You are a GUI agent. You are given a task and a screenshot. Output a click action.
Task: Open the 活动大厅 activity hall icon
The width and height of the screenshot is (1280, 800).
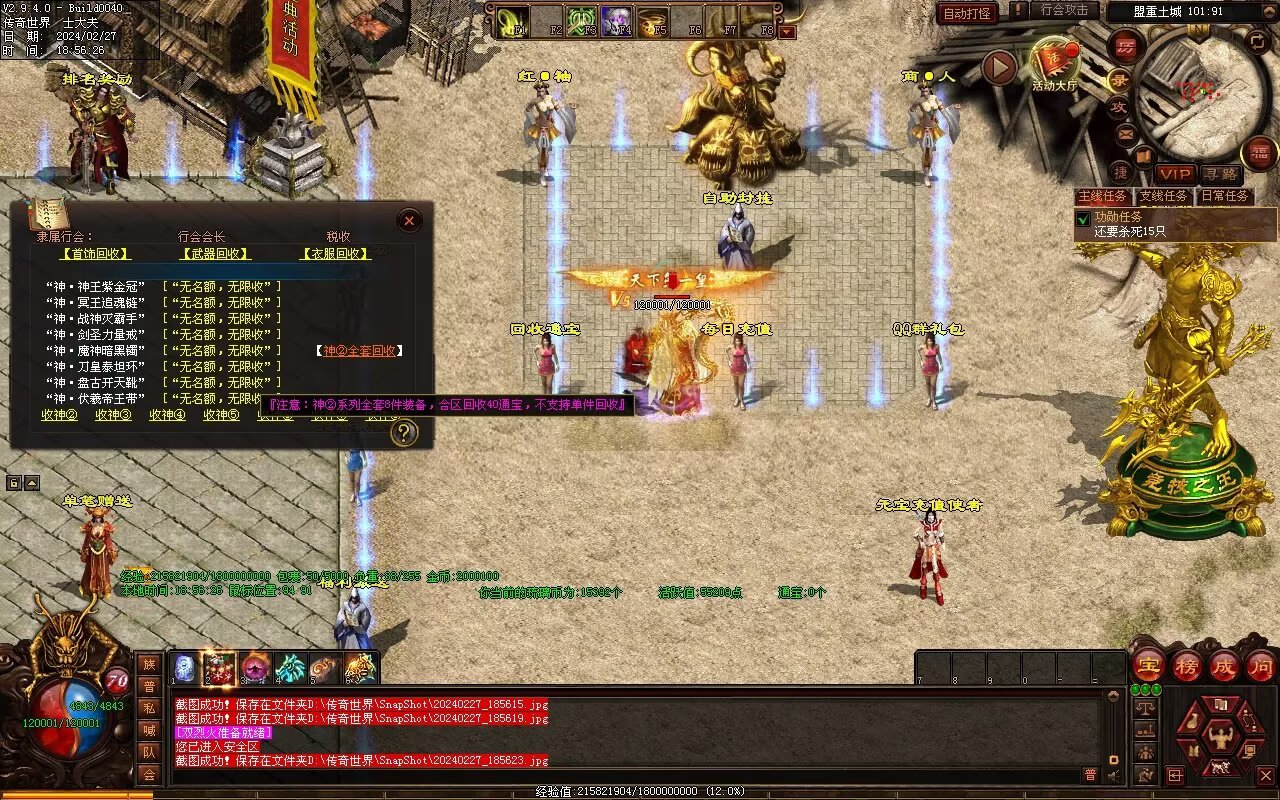(1055, 62)
